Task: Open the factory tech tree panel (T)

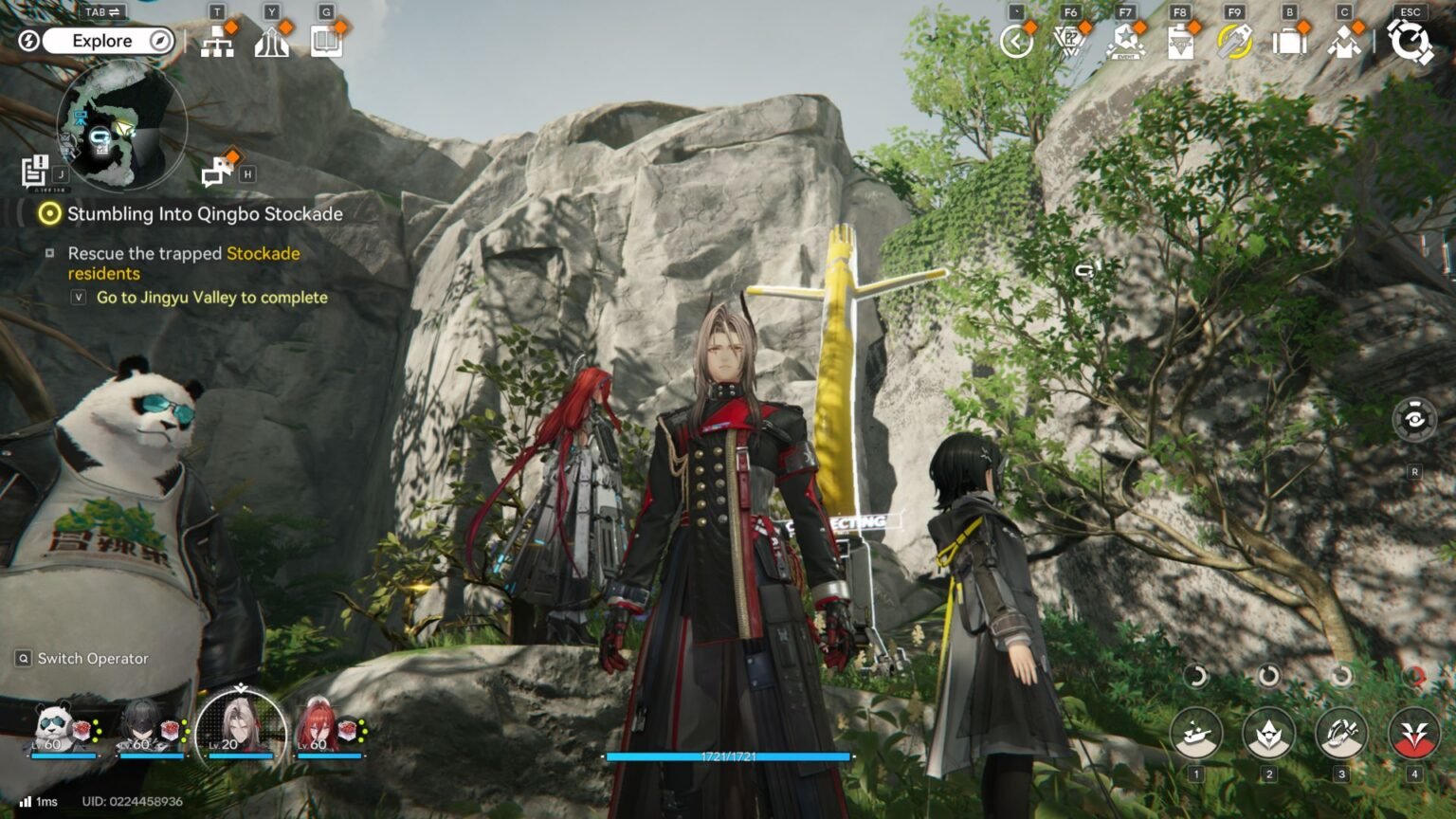Action: 219,43
